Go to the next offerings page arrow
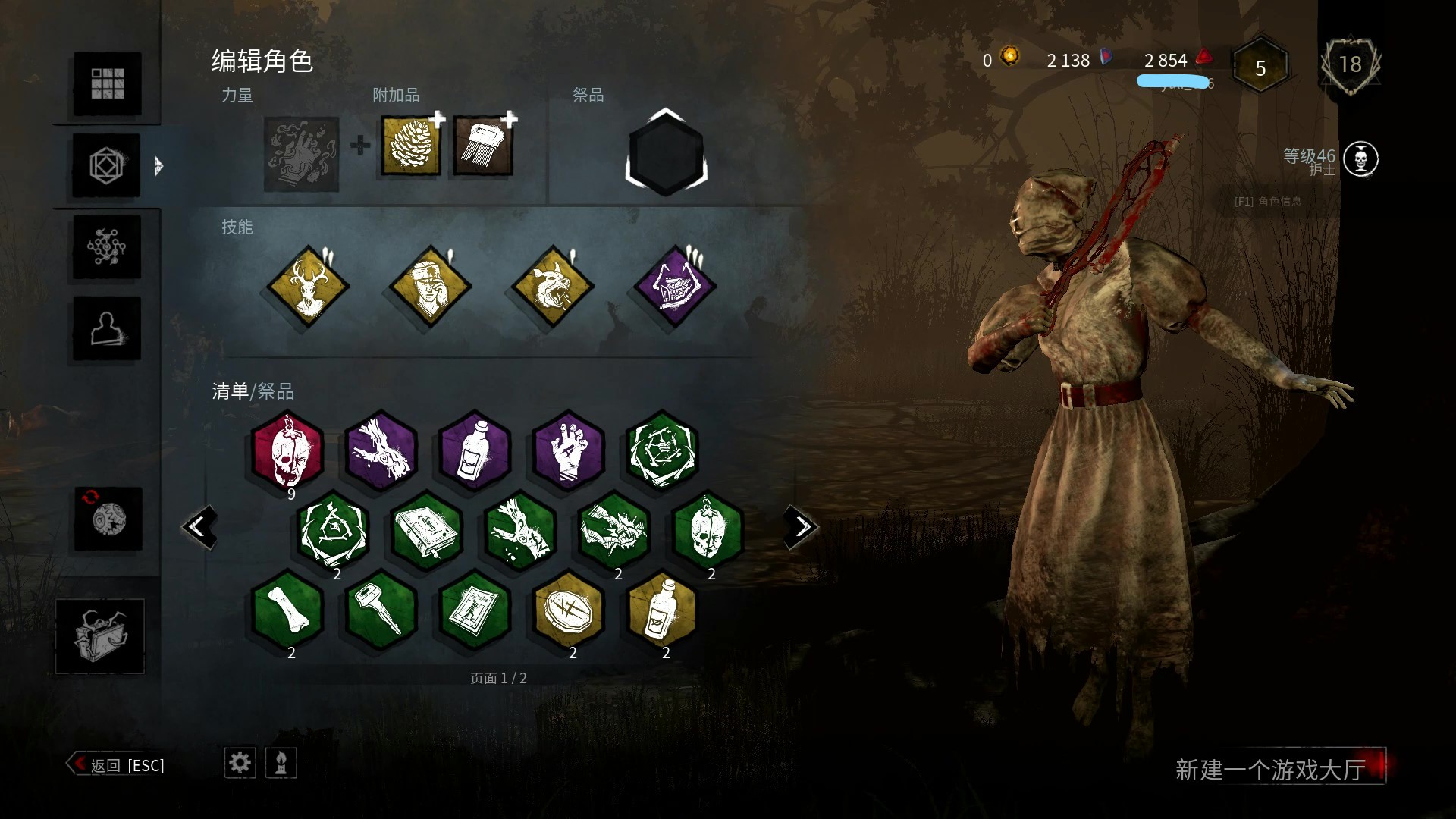Image resolution: width=1456 pixels, height=819 pixels. coord(801,526)
